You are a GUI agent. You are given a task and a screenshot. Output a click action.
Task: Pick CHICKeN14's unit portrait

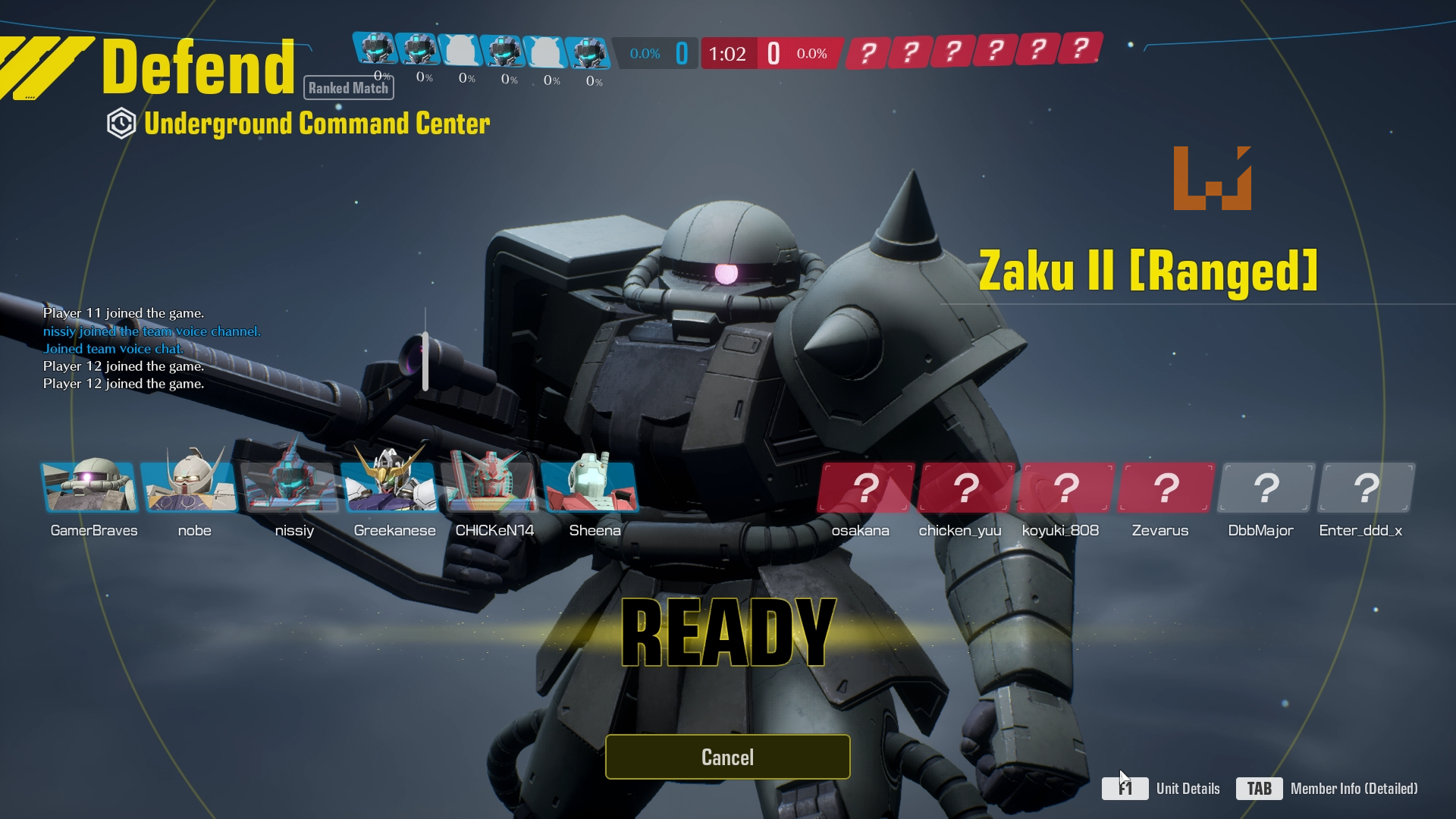491,487
